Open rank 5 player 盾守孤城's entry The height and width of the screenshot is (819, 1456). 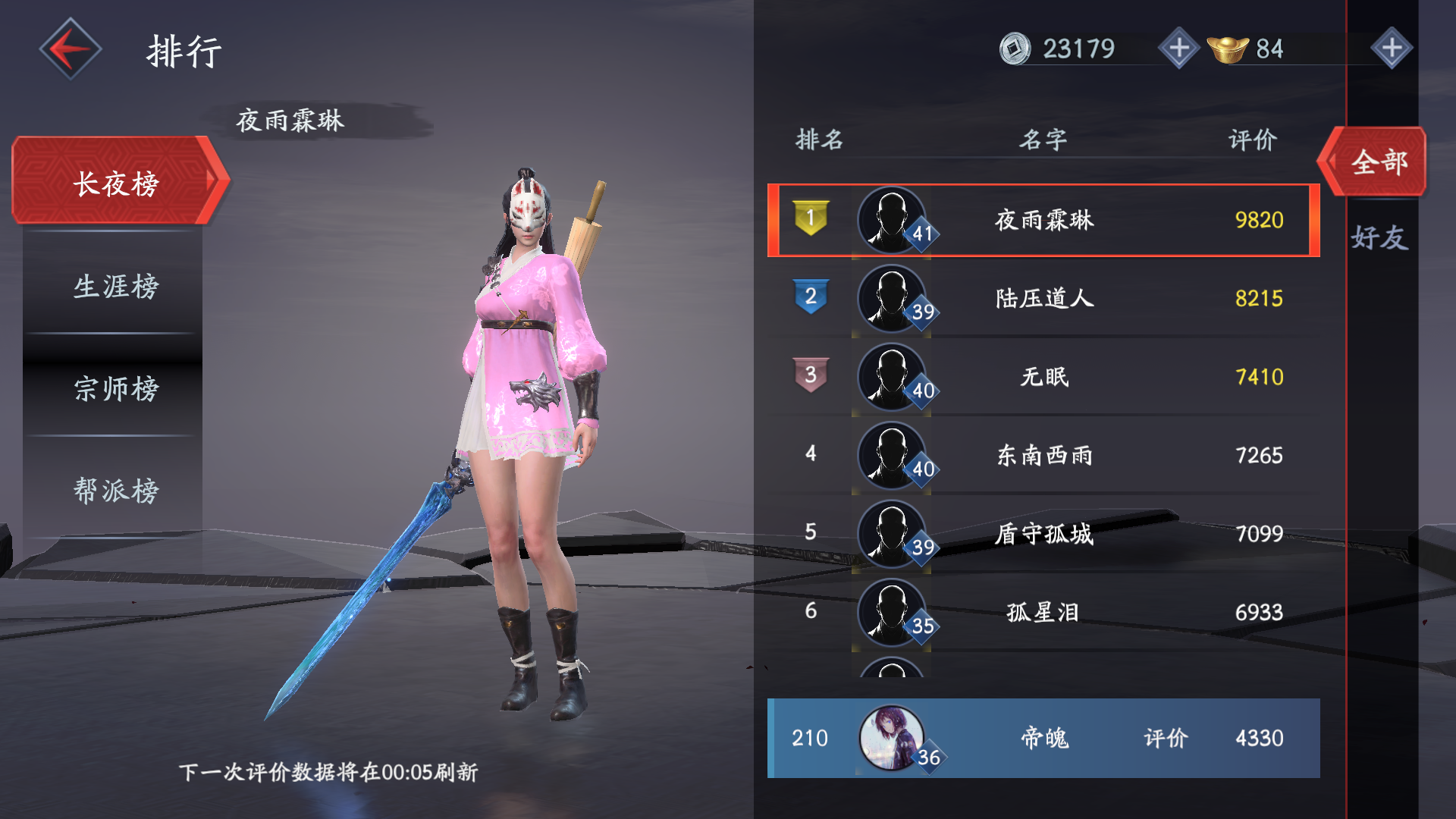[1043, 533]
